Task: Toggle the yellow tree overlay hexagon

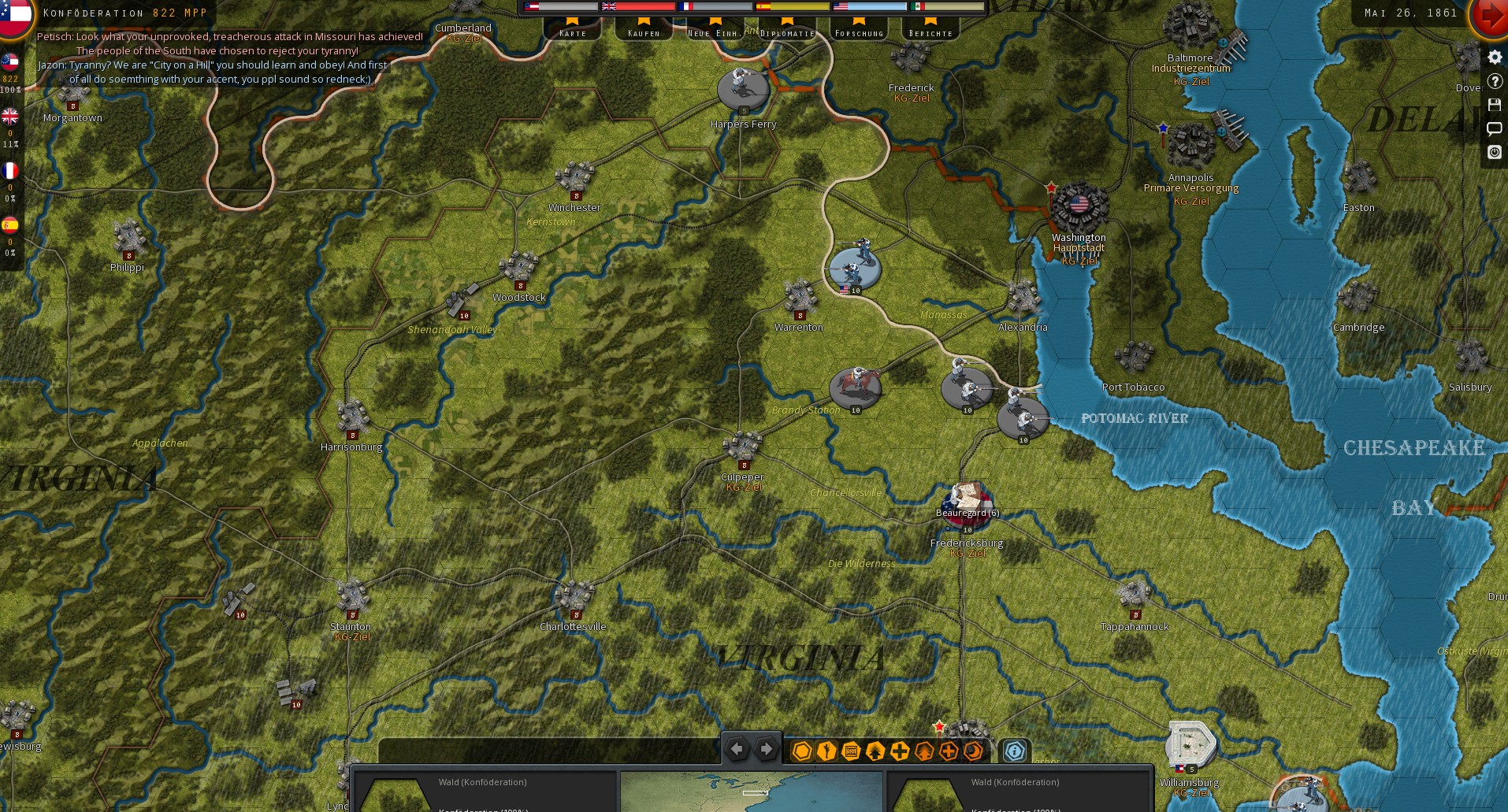Action: 876,751
